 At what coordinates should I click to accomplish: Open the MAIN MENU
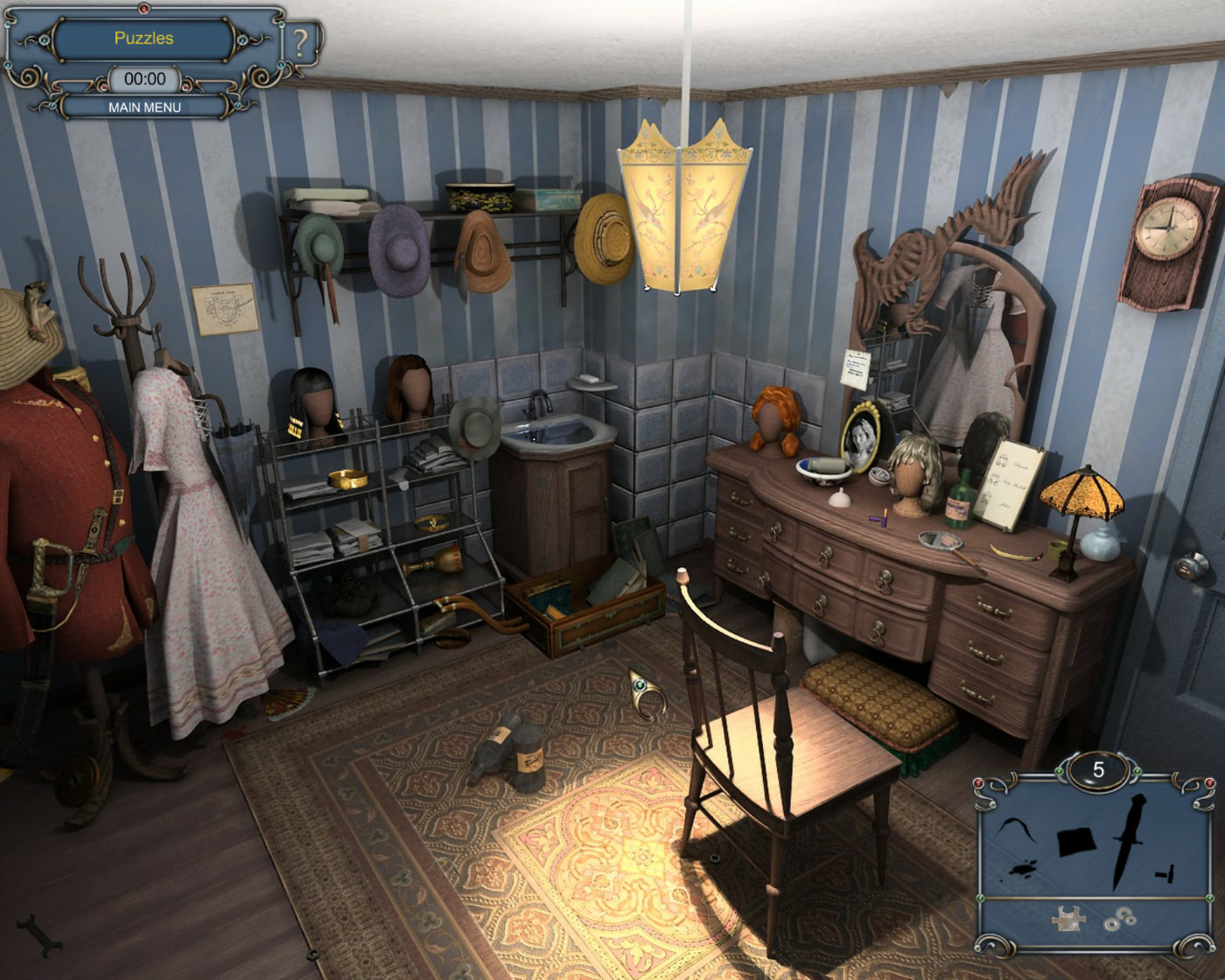pos(144,107)
